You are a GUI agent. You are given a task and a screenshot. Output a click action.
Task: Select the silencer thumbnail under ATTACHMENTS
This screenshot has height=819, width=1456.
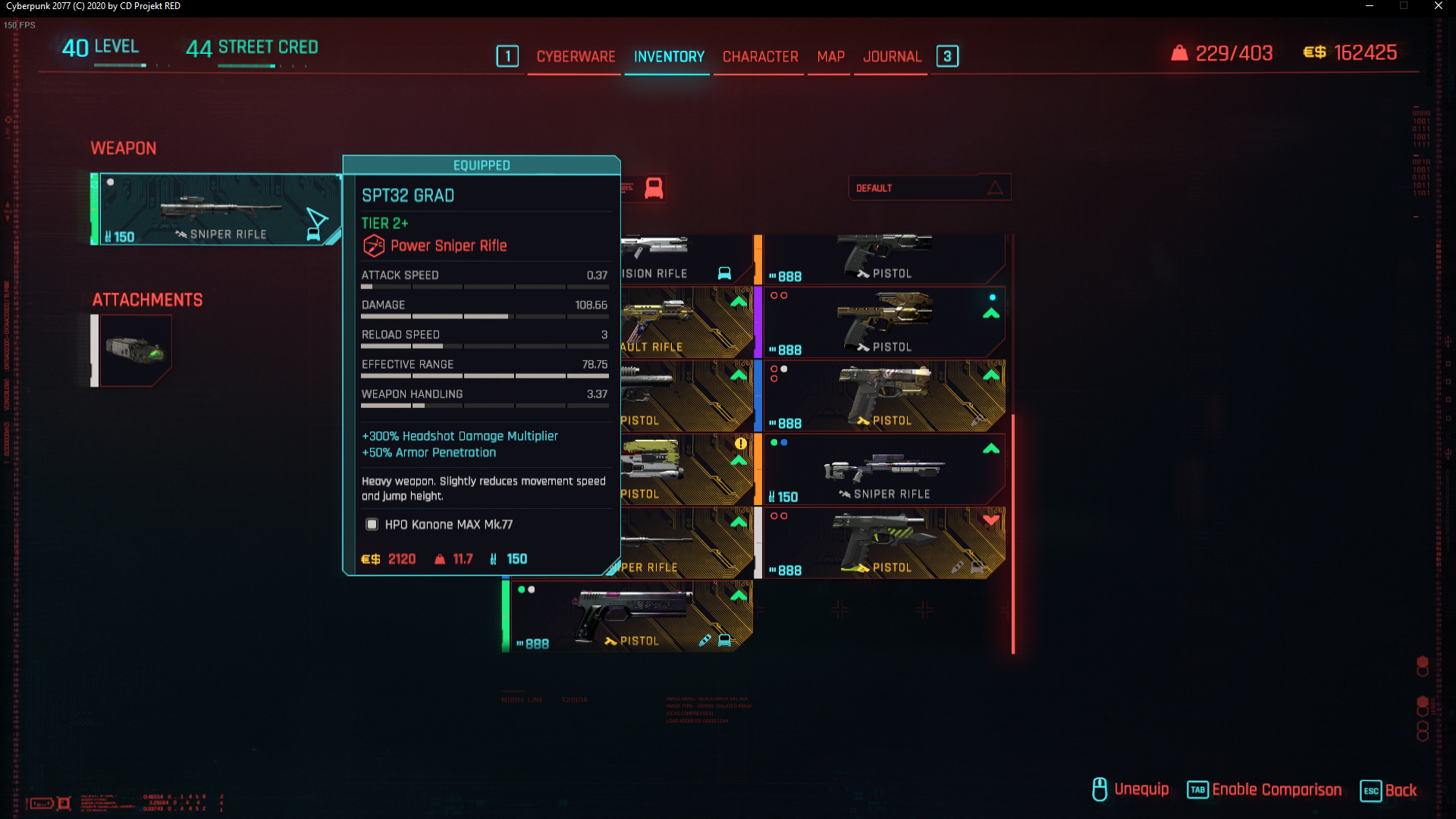click(x=134, y=350)
